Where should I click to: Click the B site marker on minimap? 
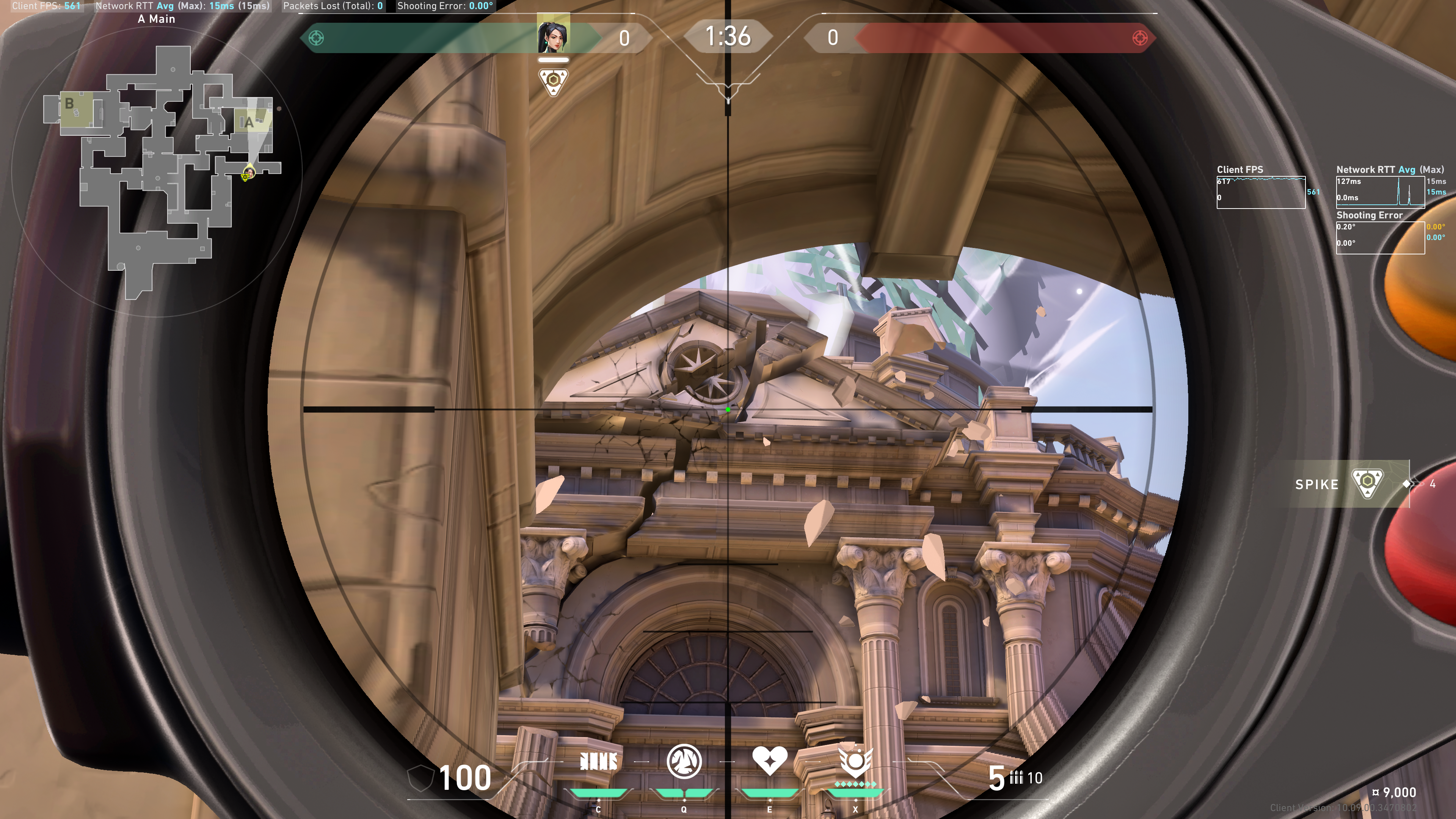69,104
